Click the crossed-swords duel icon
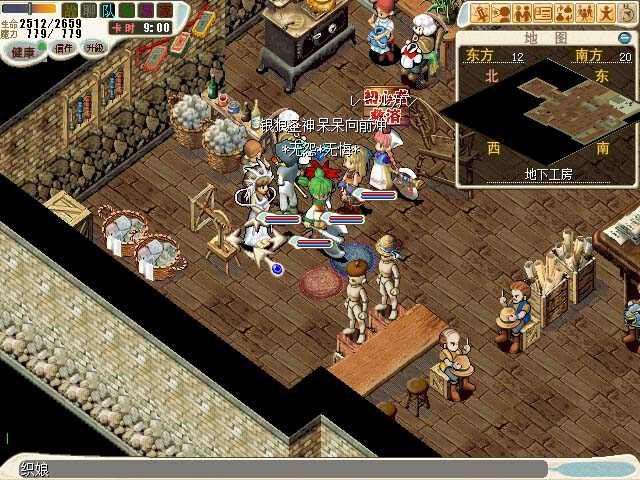 [481, 13]
